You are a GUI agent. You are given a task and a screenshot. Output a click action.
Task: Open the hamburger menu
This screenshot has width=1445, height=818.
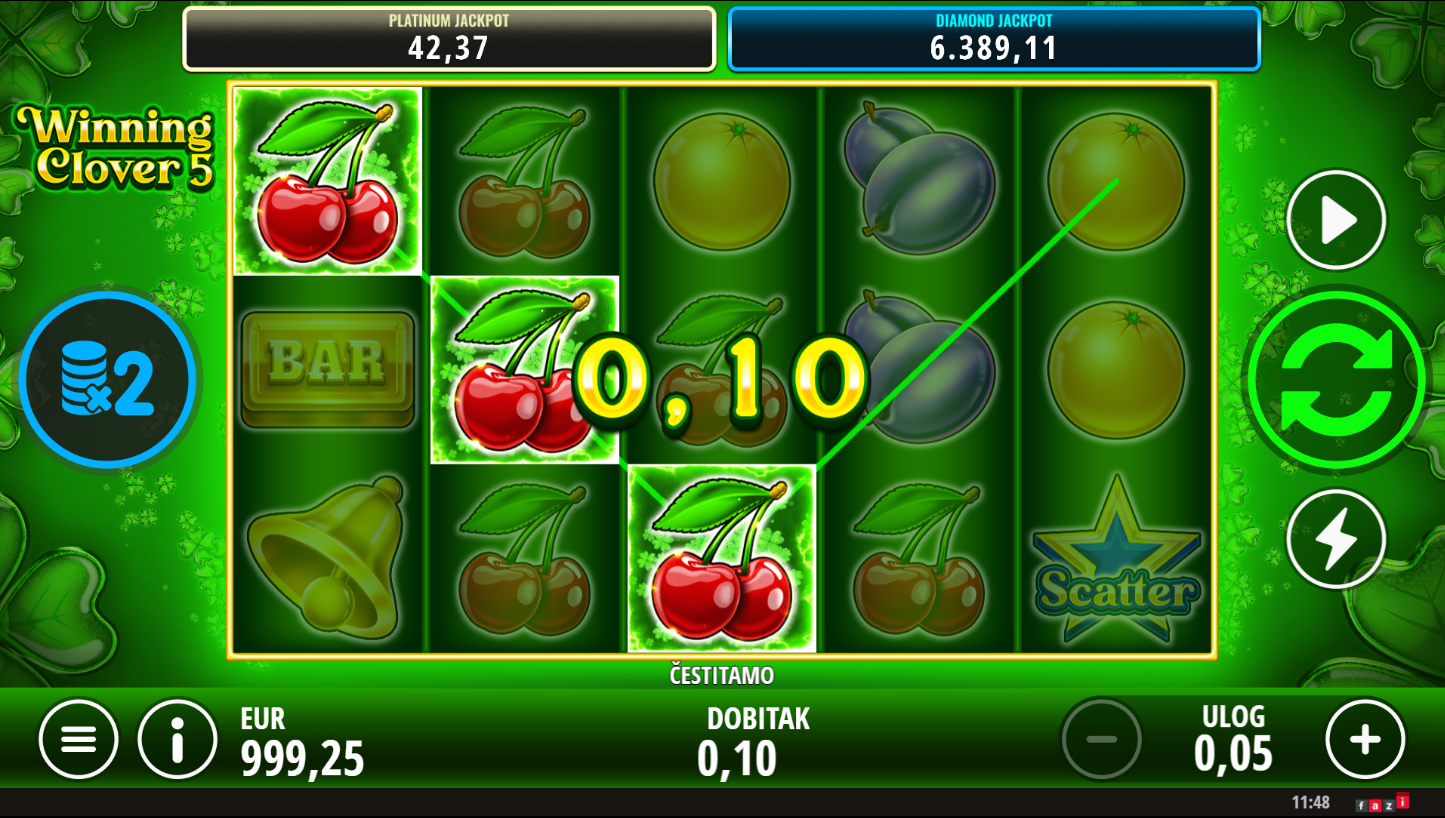78,740
